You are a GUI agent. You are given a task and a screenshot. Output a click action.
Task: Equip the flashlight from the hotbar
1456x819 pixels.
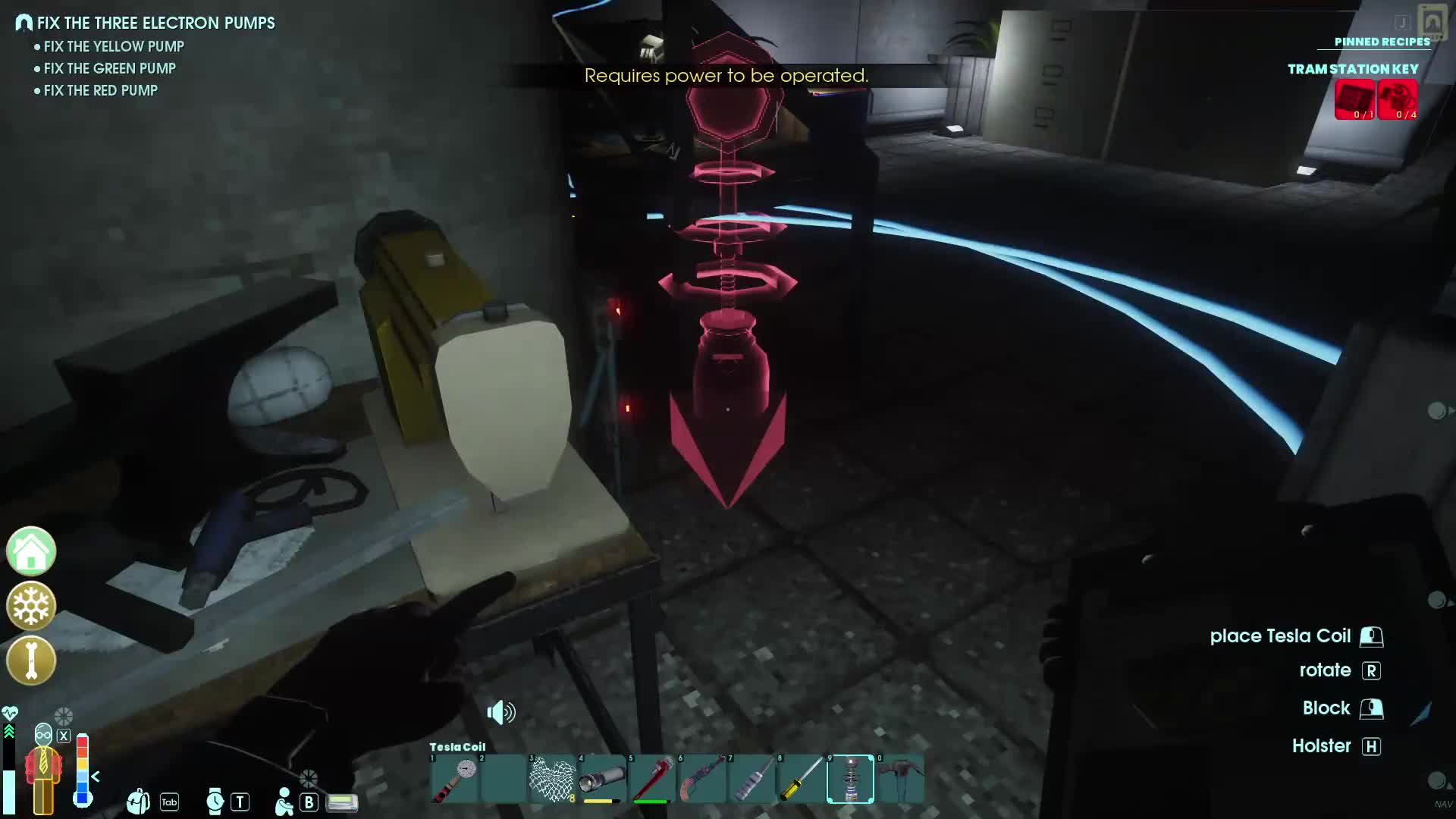pos(602,779)
